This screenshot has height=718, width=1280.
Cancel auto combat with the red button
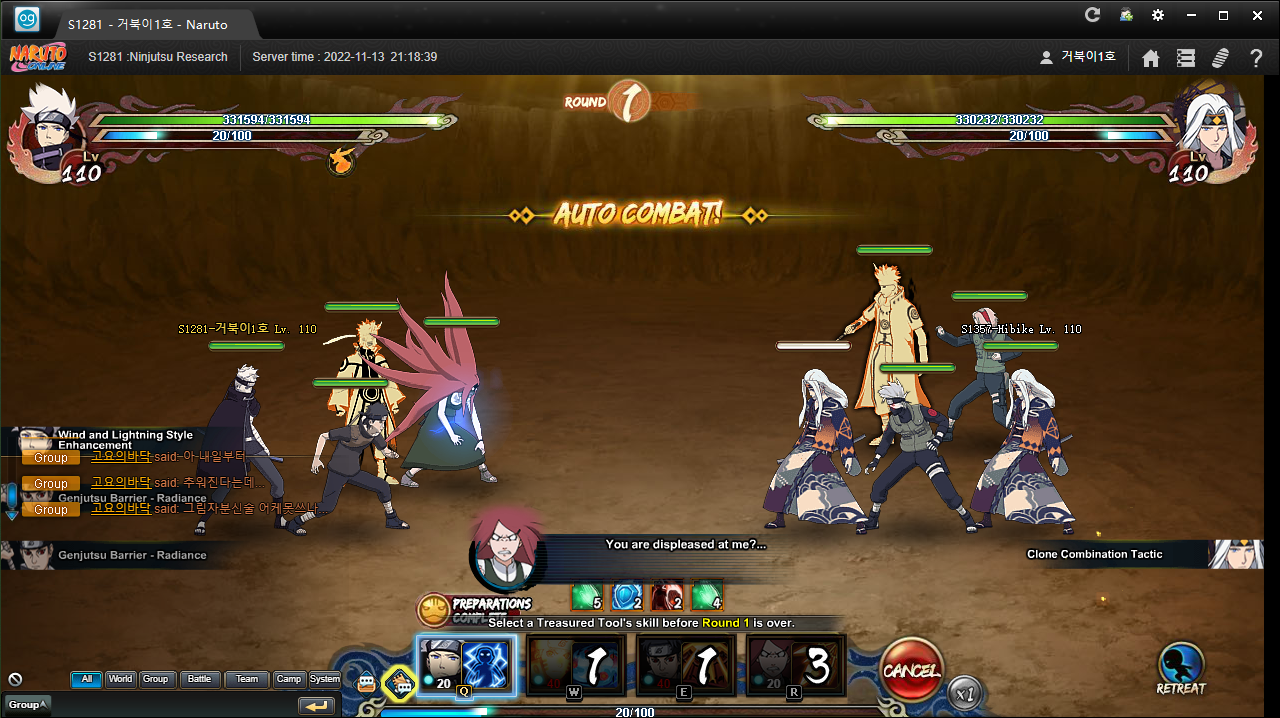pos(911,669)
